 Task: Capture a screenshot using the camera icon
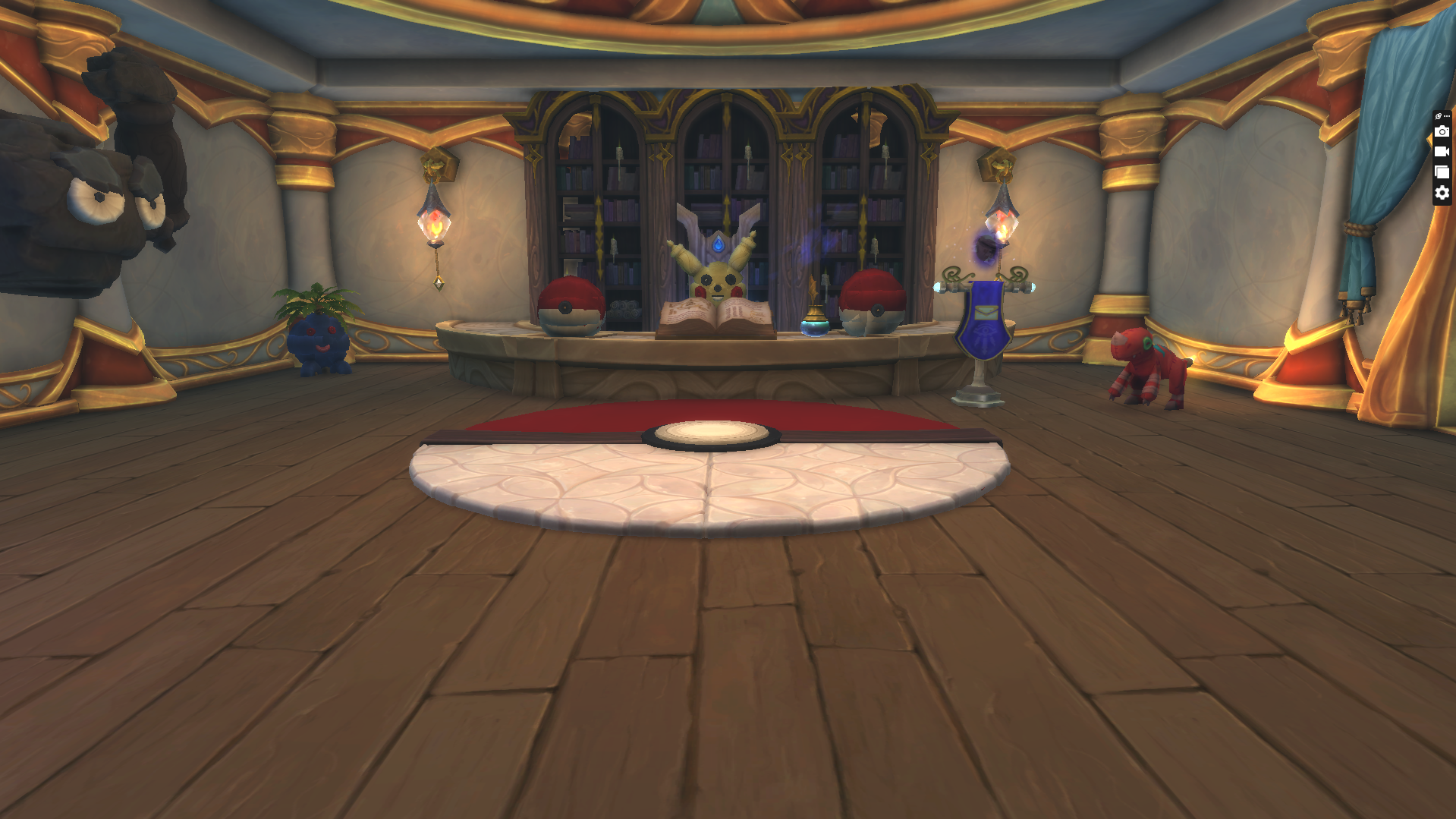coord(1442,131)
